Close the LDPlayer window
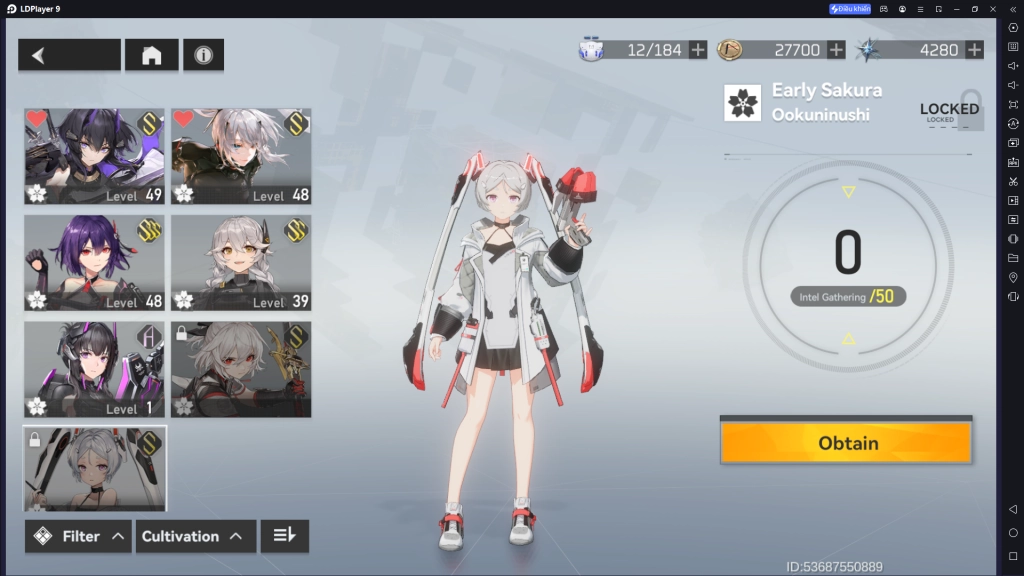This screenshot has height=576, width=1024. (993, 9)
